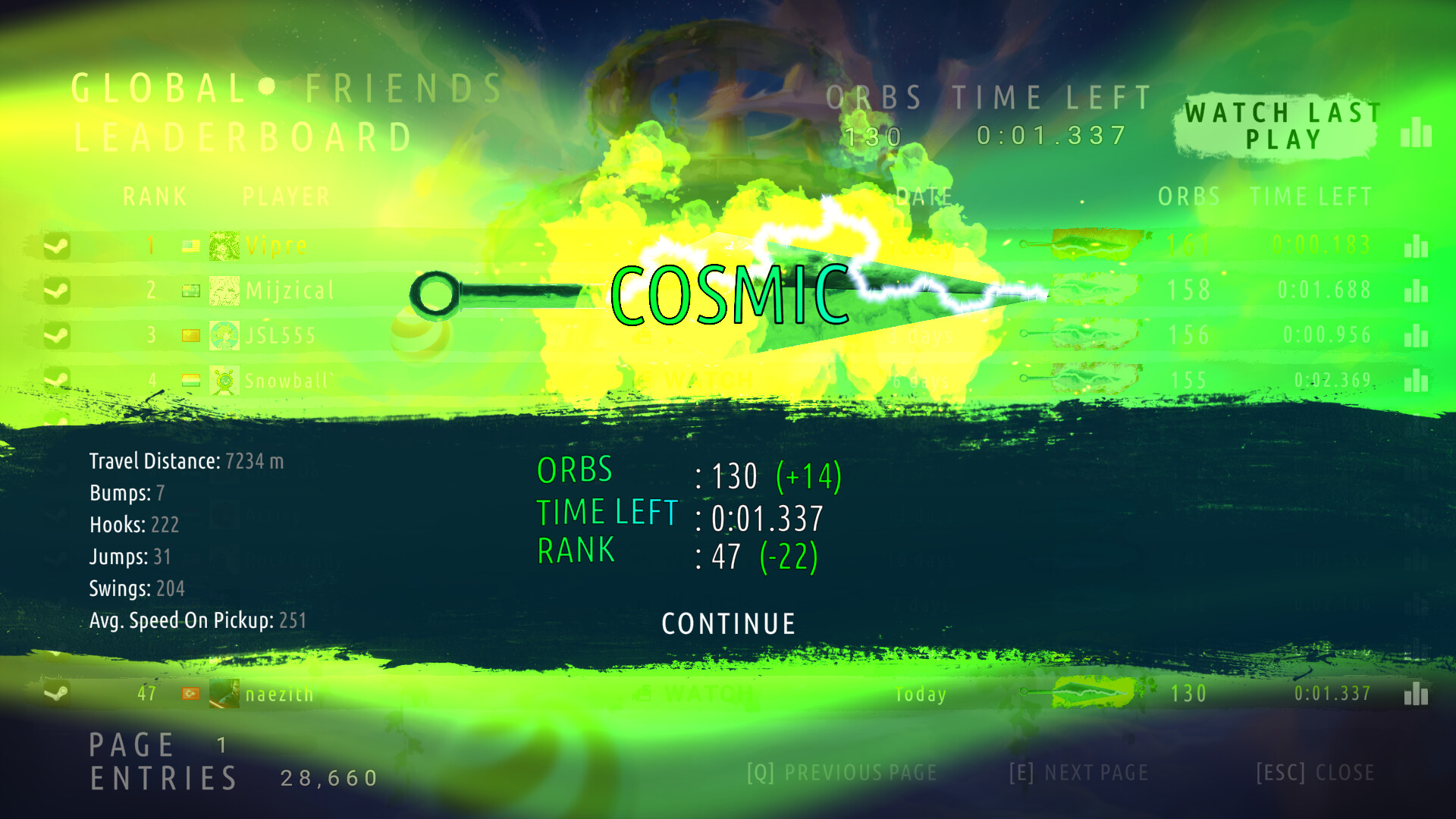Open Snowball`'s stats via bar chart icon
This screenshot has width=1456, height=819.
tap(1417, 380)
